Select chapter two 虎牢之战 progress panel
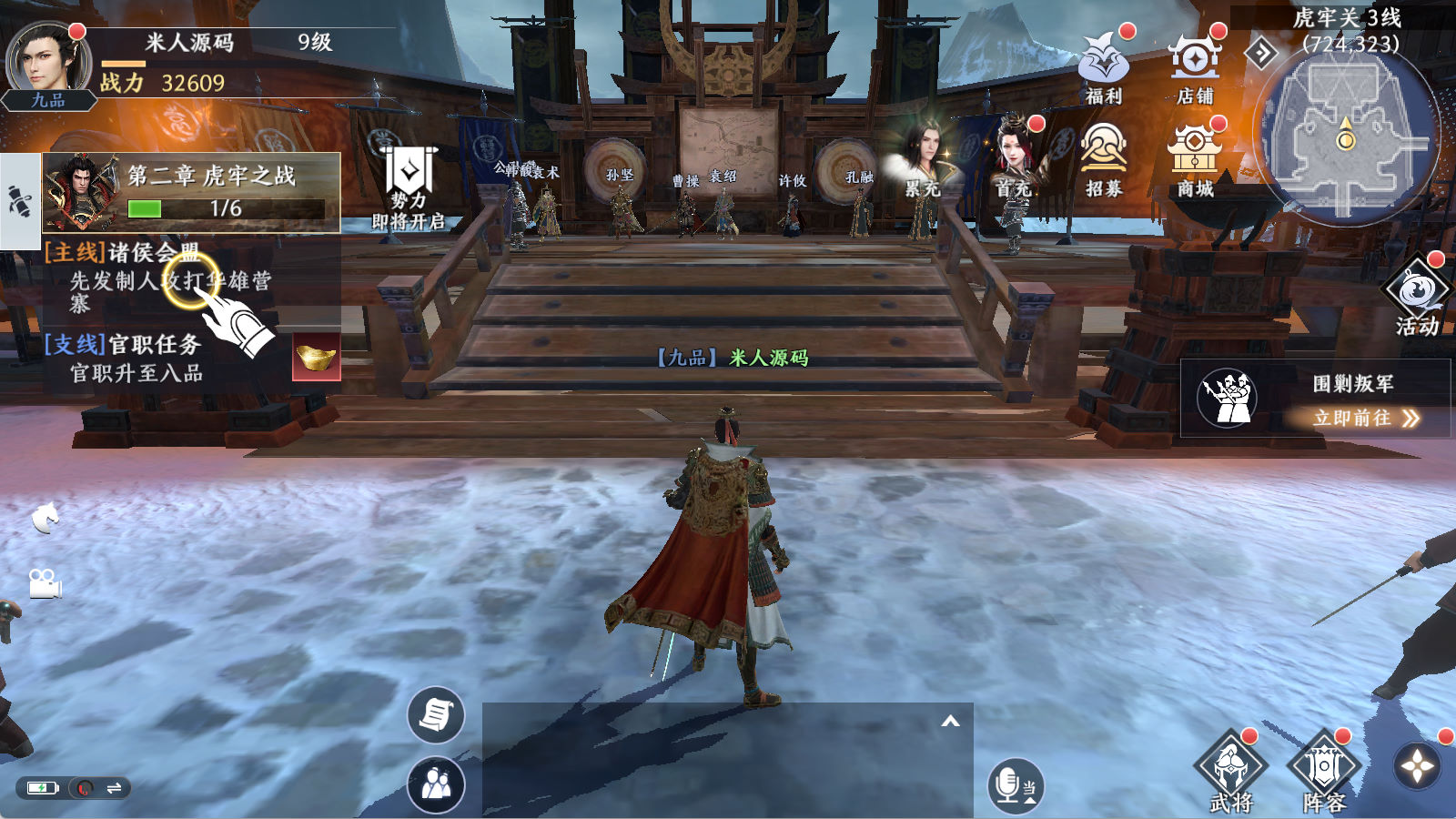Image resolution: width=1456 pixels, height=819 pixels. point(191,192)
